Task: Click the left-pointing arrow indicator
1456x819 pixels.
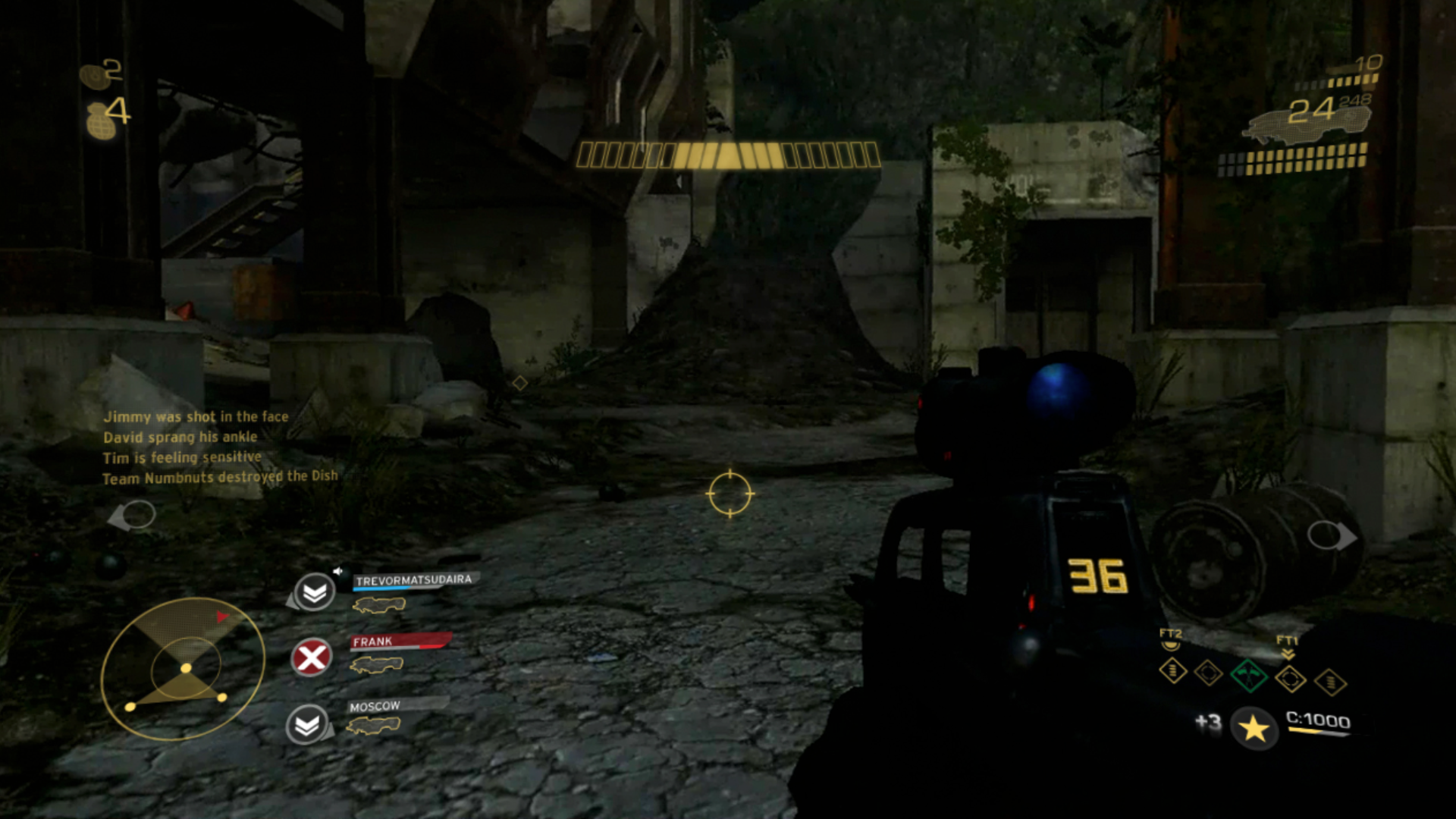Action: point(132,516)
